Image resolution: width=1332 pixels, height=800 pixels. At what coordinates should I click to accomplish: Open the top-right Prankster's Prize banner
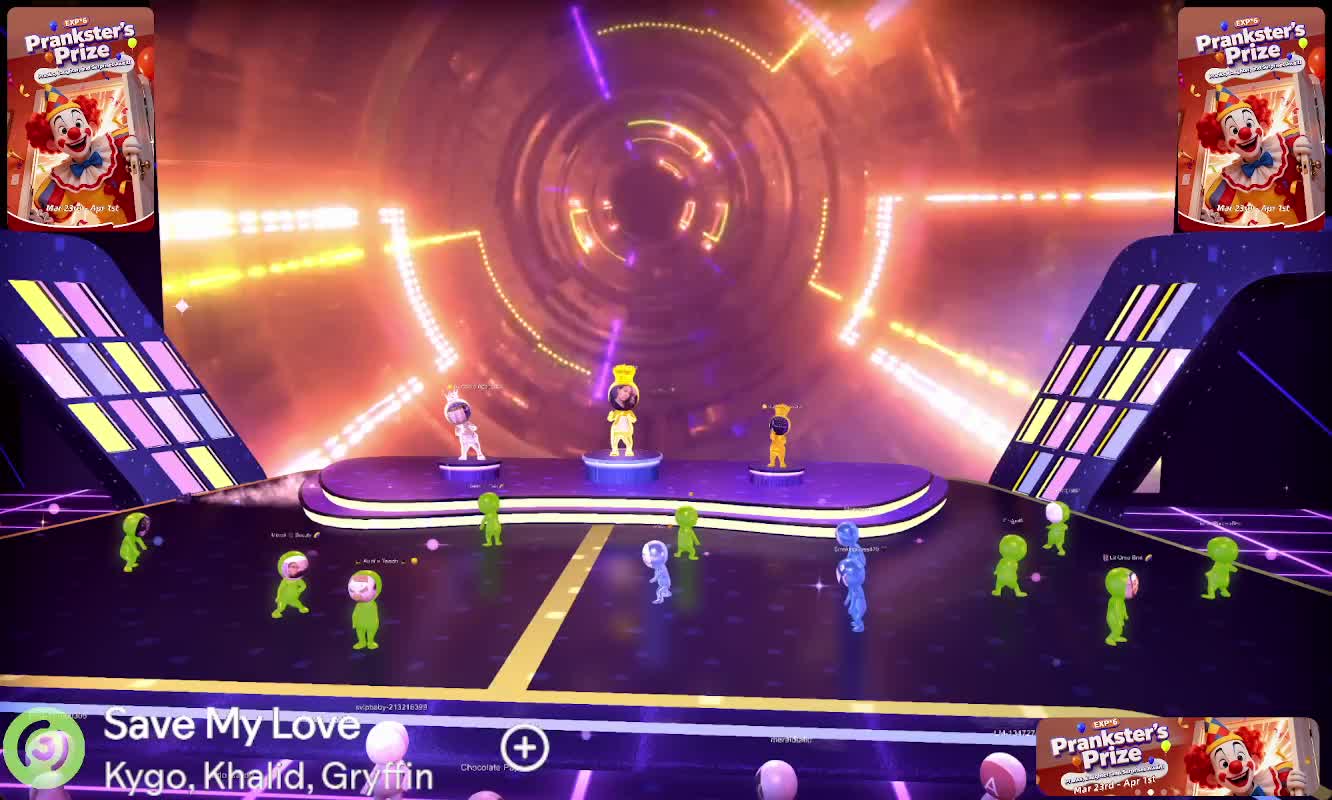point(1250,119)
